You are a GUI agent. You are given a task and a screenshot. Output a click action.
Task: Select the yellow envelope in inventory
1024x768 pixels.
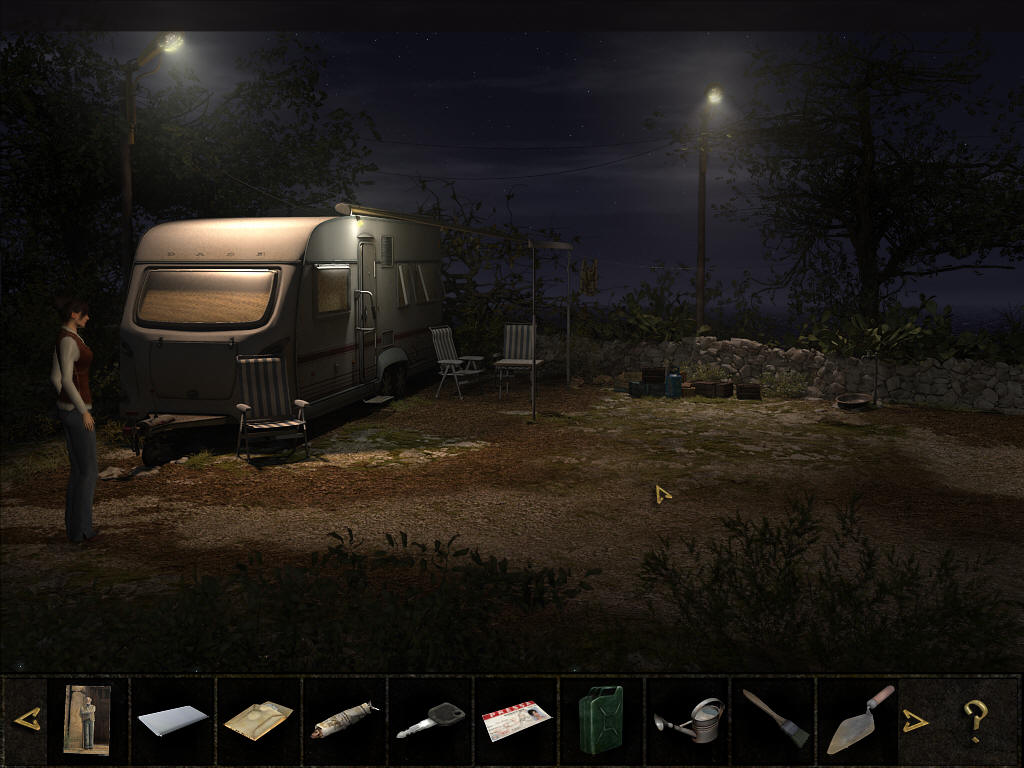[258, 720]
